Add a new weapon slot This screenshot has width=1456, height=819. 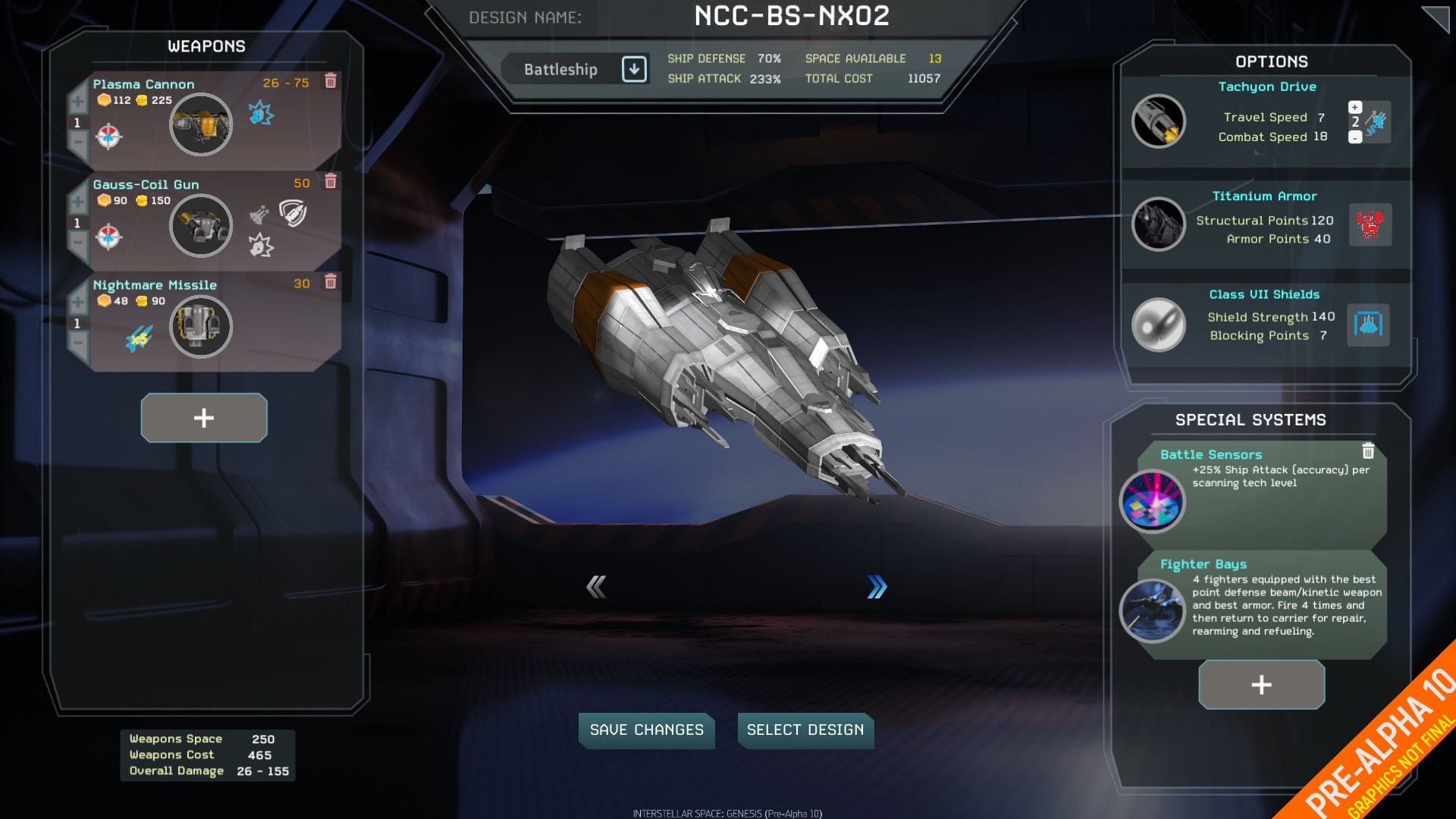tap(204, 418)
